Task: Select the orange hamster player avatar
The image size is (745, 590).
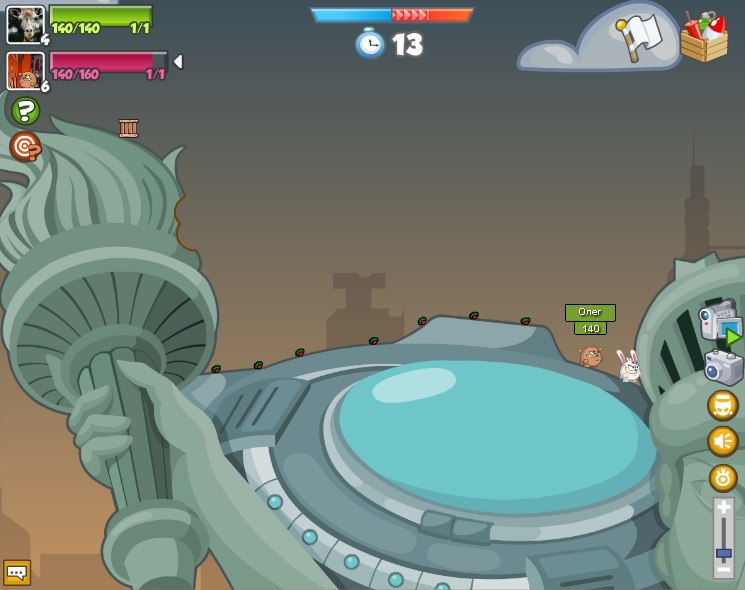Action: pyautogui.click(x=25, y=70)
